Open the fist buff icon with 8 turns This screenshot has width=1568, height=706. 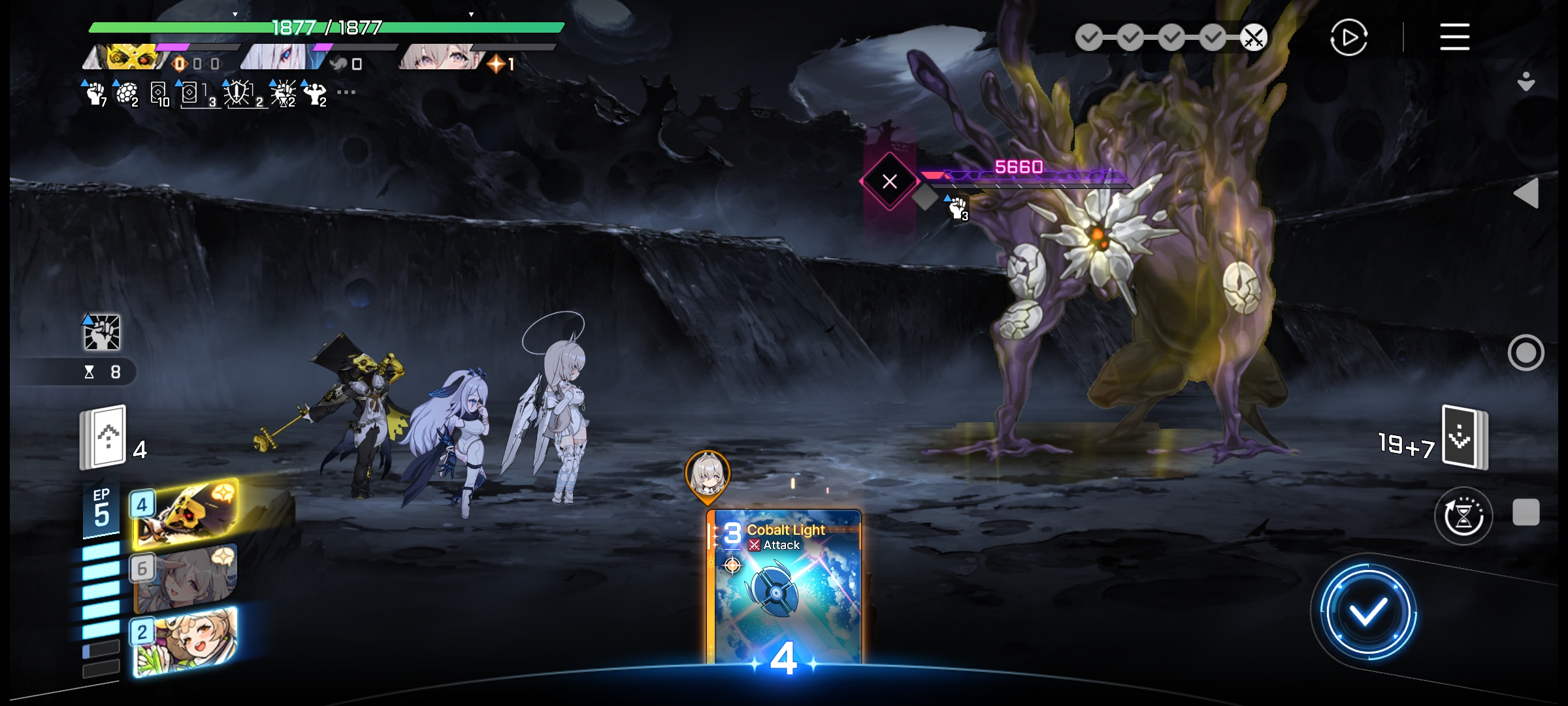coord(102,332)
